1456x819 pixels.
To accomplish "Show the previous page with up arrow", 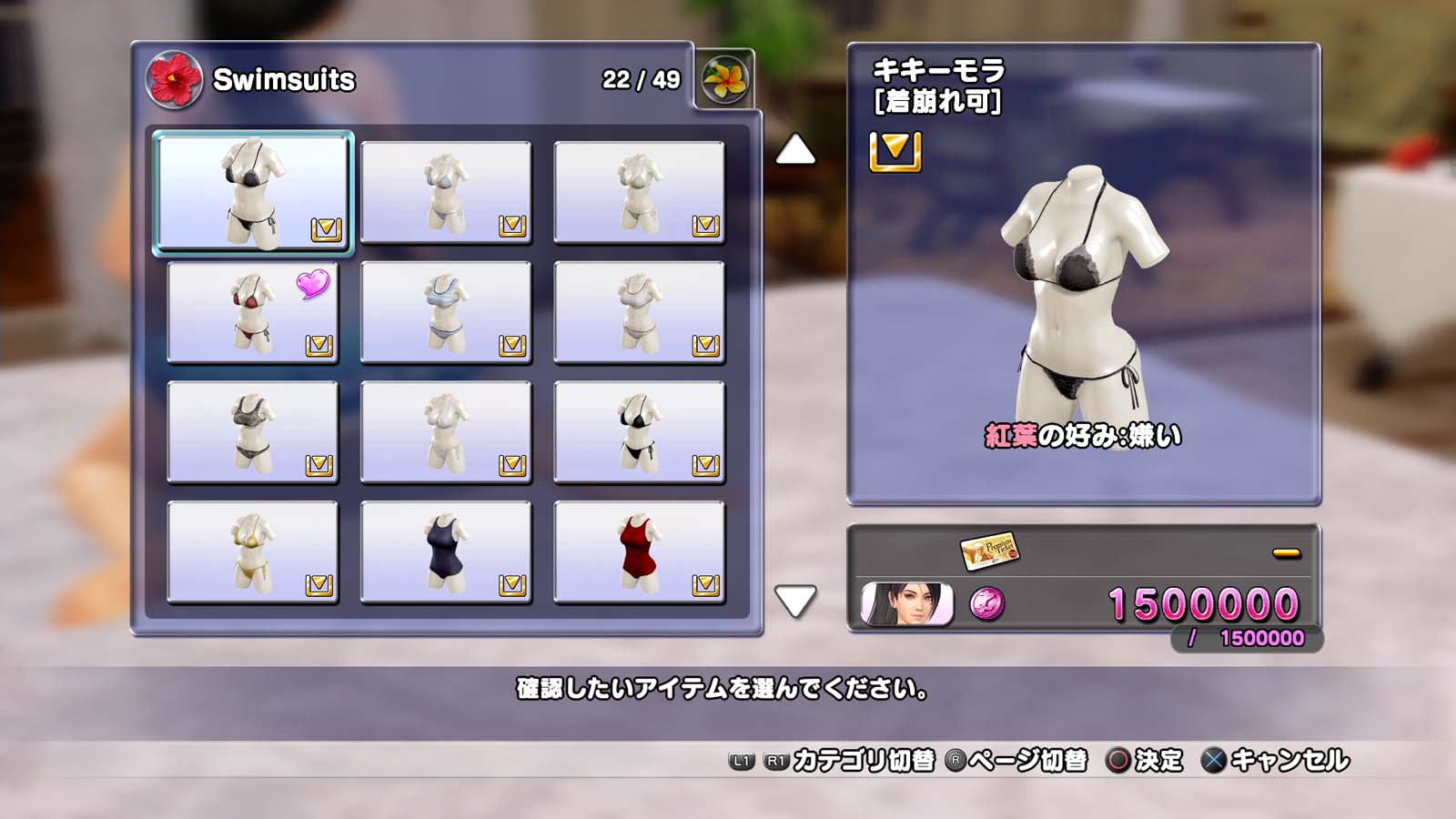I will [x=795, y=150].
